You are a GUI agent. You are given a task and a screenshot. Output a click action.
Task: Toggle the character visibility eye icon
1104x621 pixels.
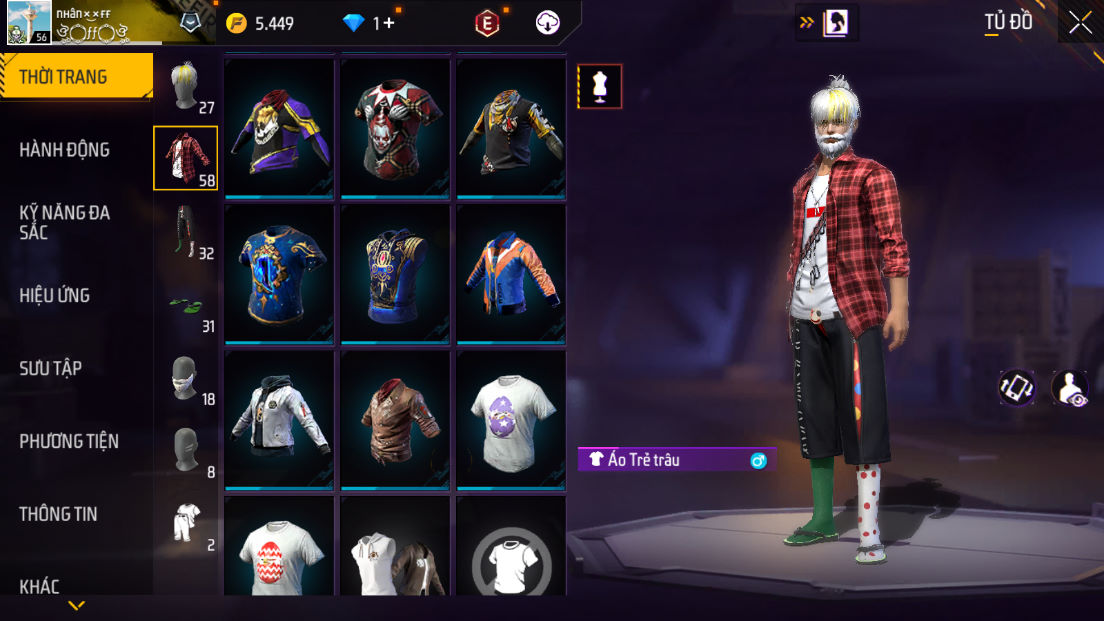pos(1070,388)
